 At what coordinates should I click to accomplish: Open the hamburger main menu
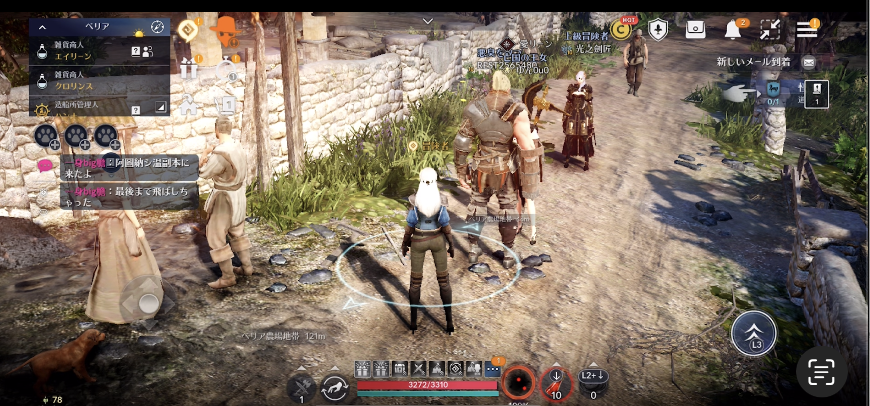tap(806, 29)
